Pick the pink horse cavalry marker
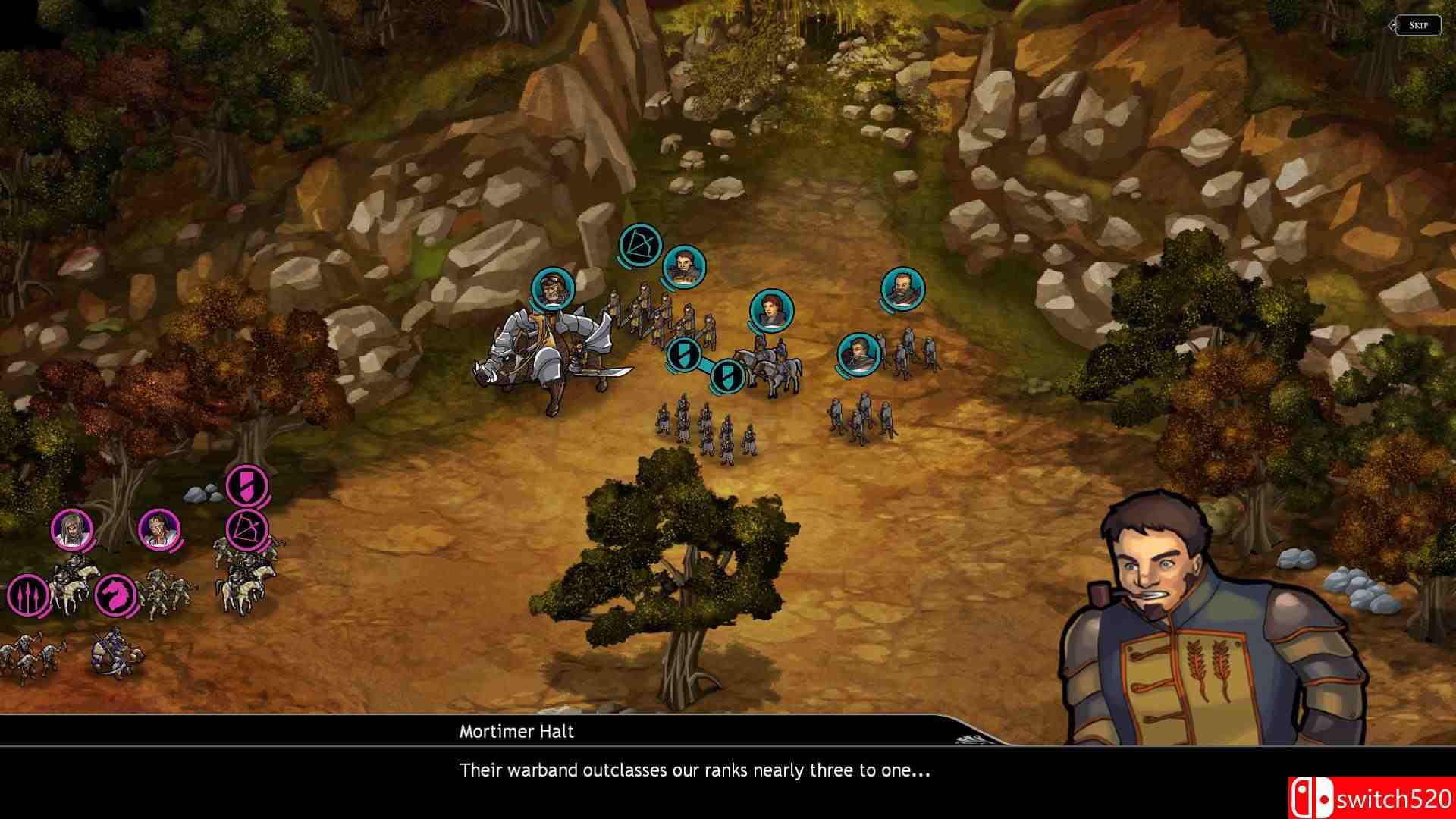Image resolution: width=1456 pixels, height=819 pixels. coord(116,595)
